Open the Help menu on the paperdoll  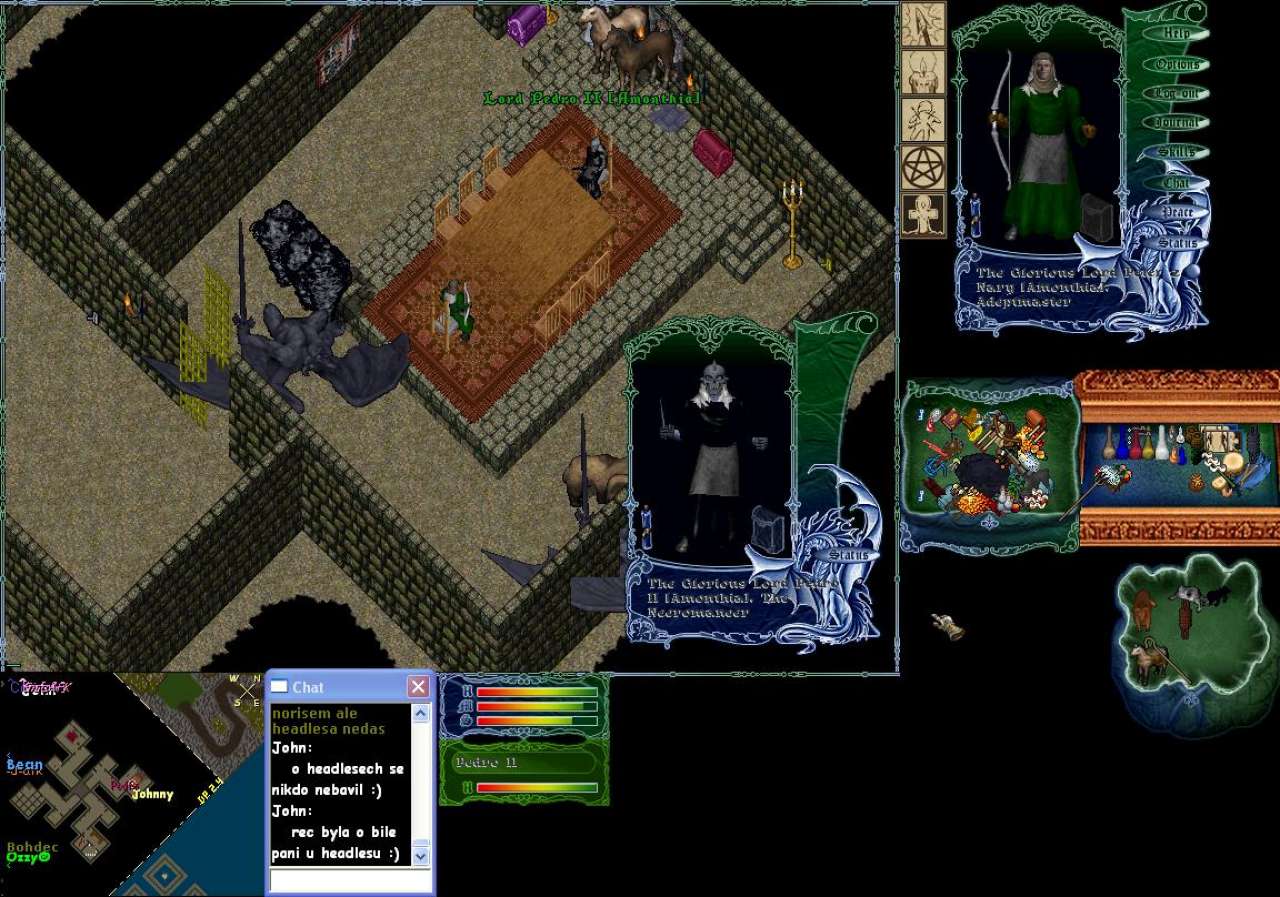point(1176,34)
